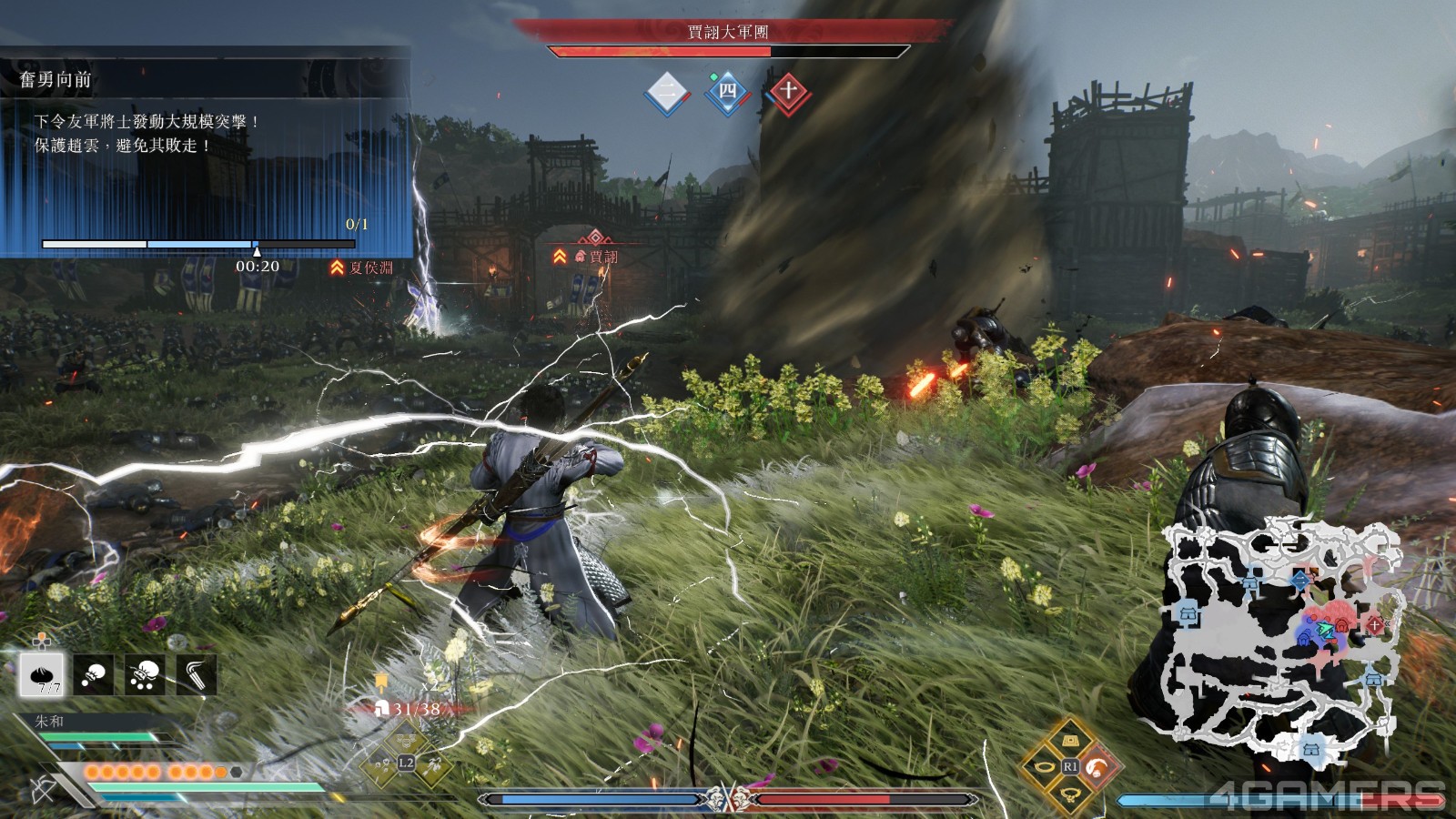
Task: Activate the top battle art diamond
Action: [1070, 740]
